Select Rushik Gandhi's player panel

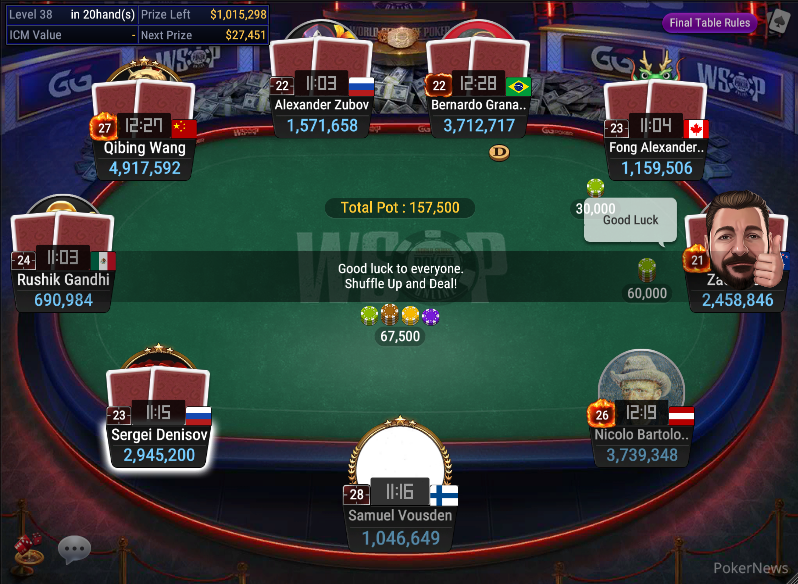tap(63, 289)
